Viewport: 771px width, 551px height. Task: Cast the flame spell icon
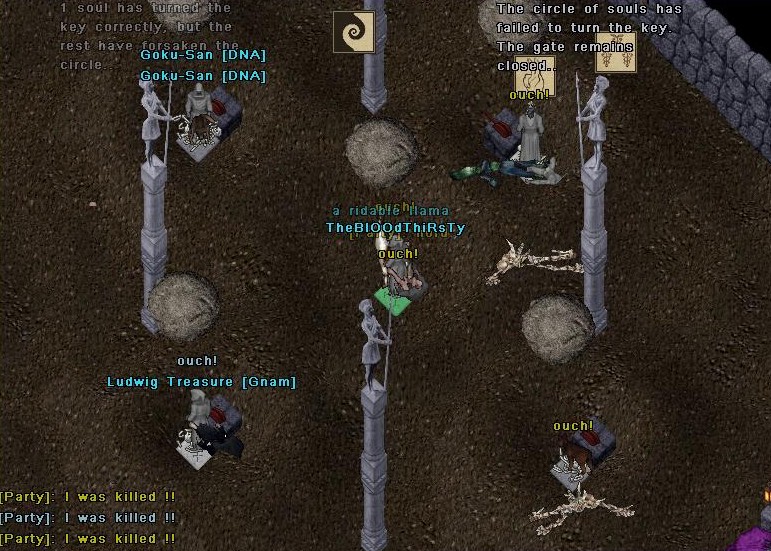click(x=535, y=76)
